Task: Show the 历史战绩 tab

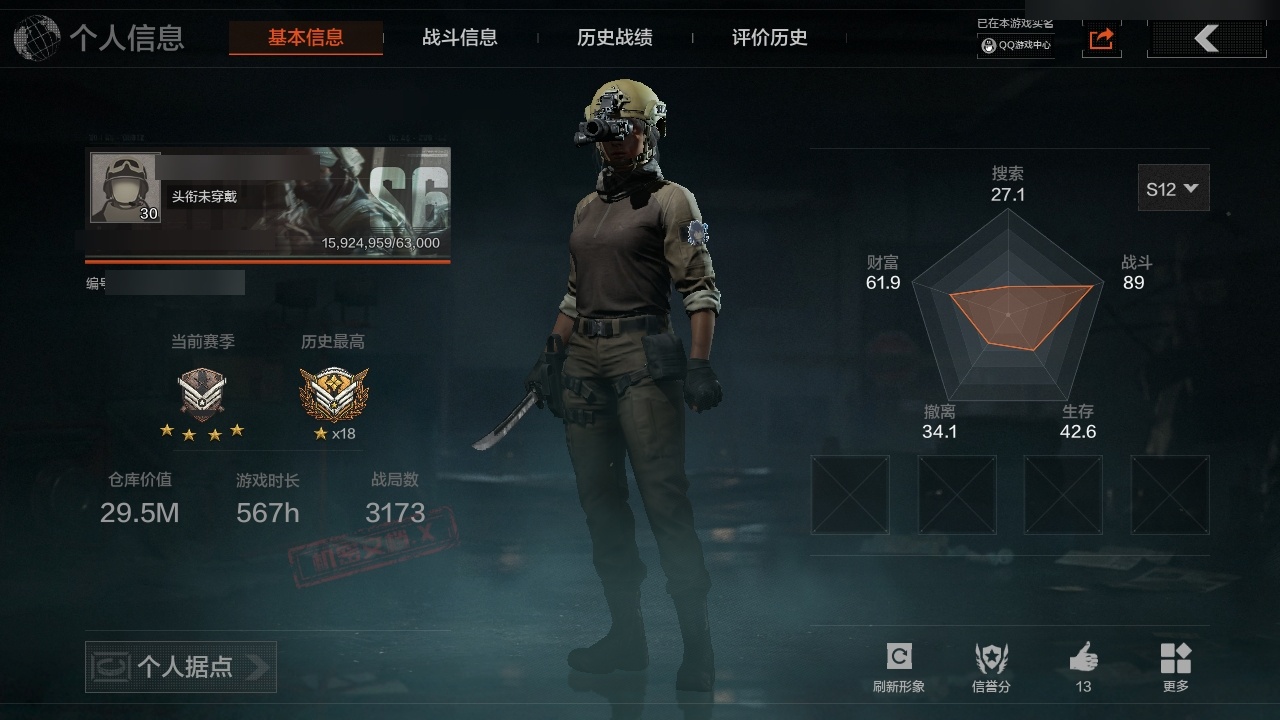Action: coord(615,38)
